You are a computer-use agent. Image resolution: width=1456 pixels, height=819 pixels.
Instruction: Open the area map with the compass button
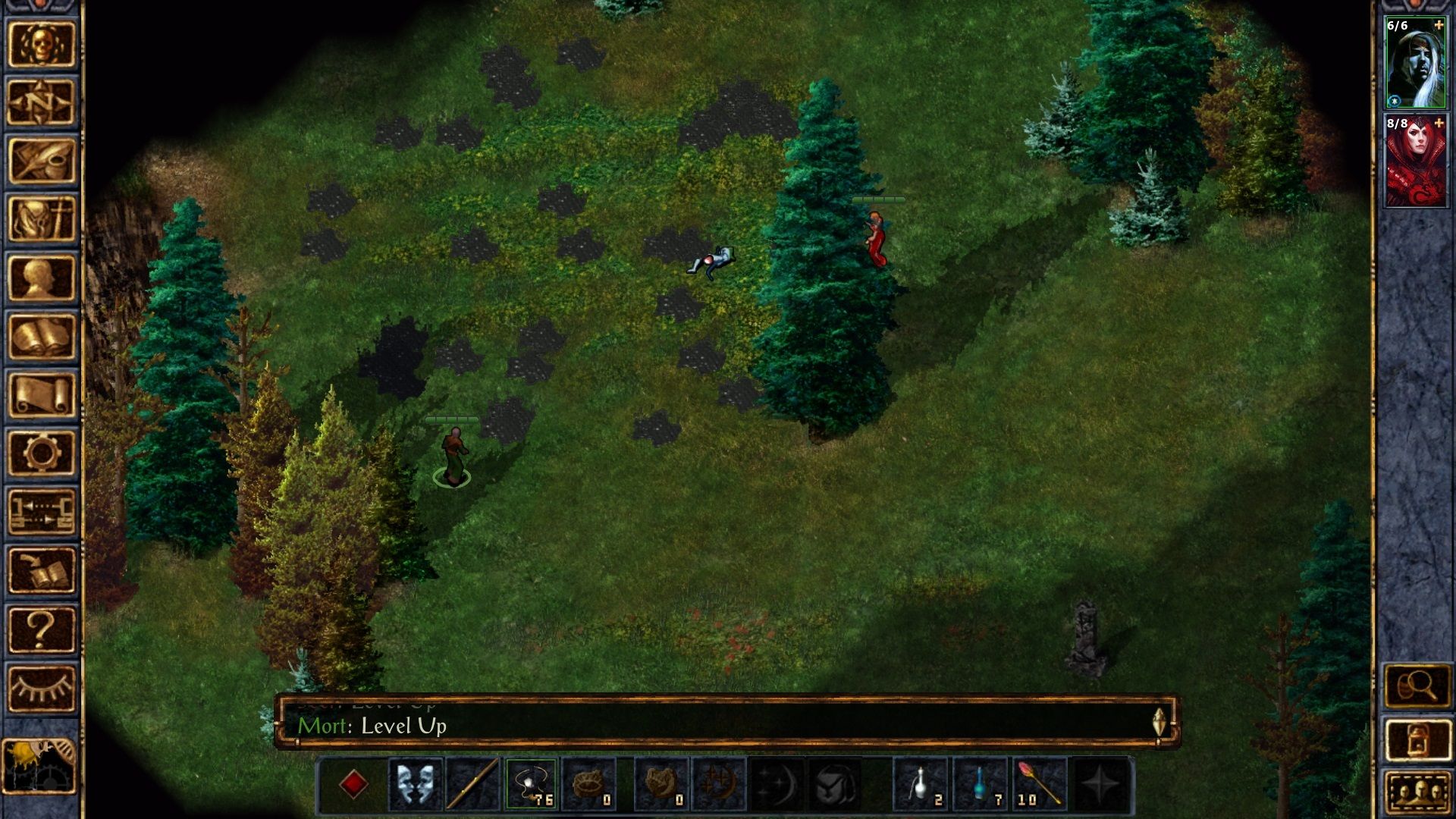41,102
